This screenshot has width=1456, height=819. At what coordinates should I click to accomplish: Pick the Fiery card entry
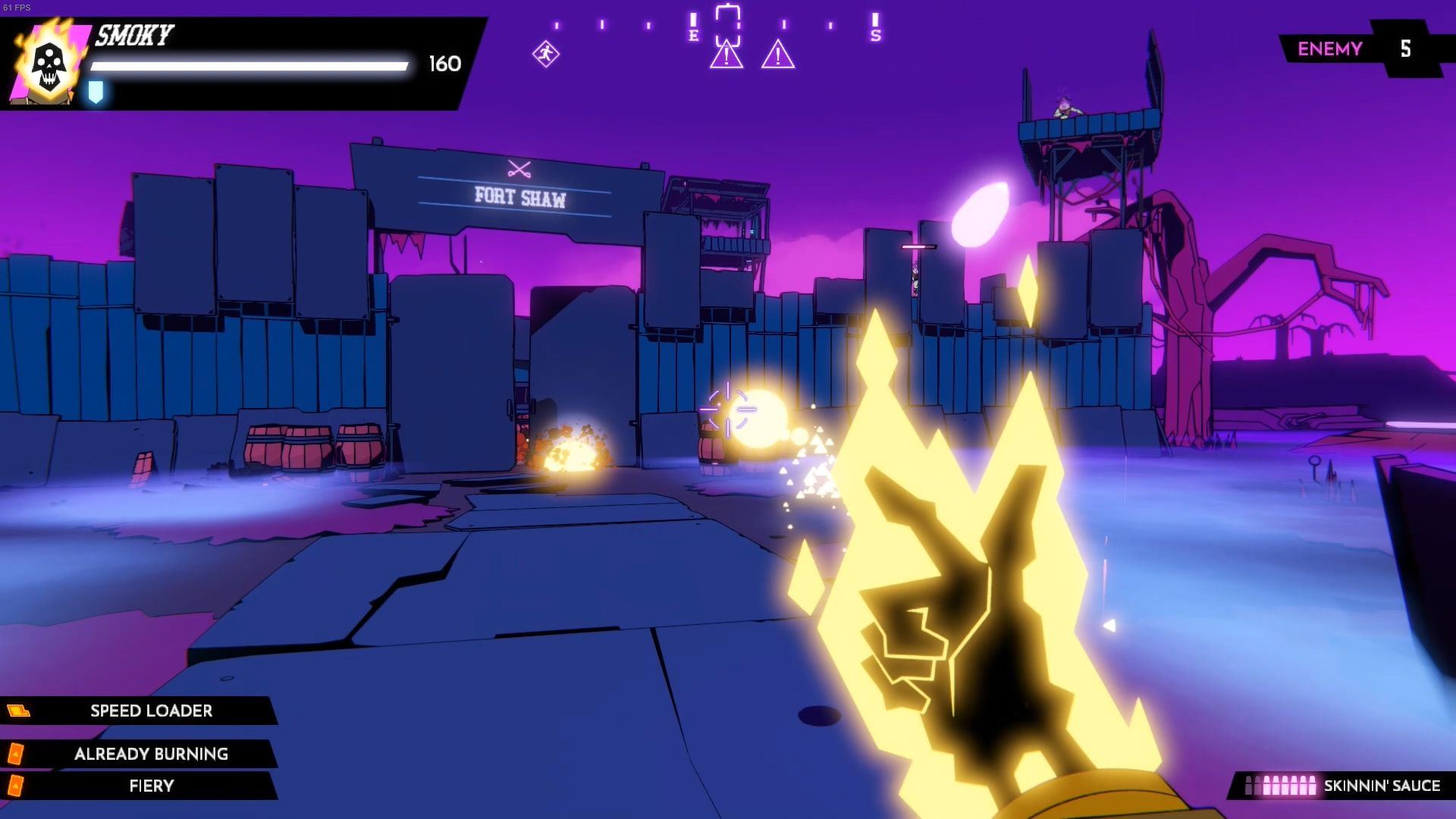(151, 786)
